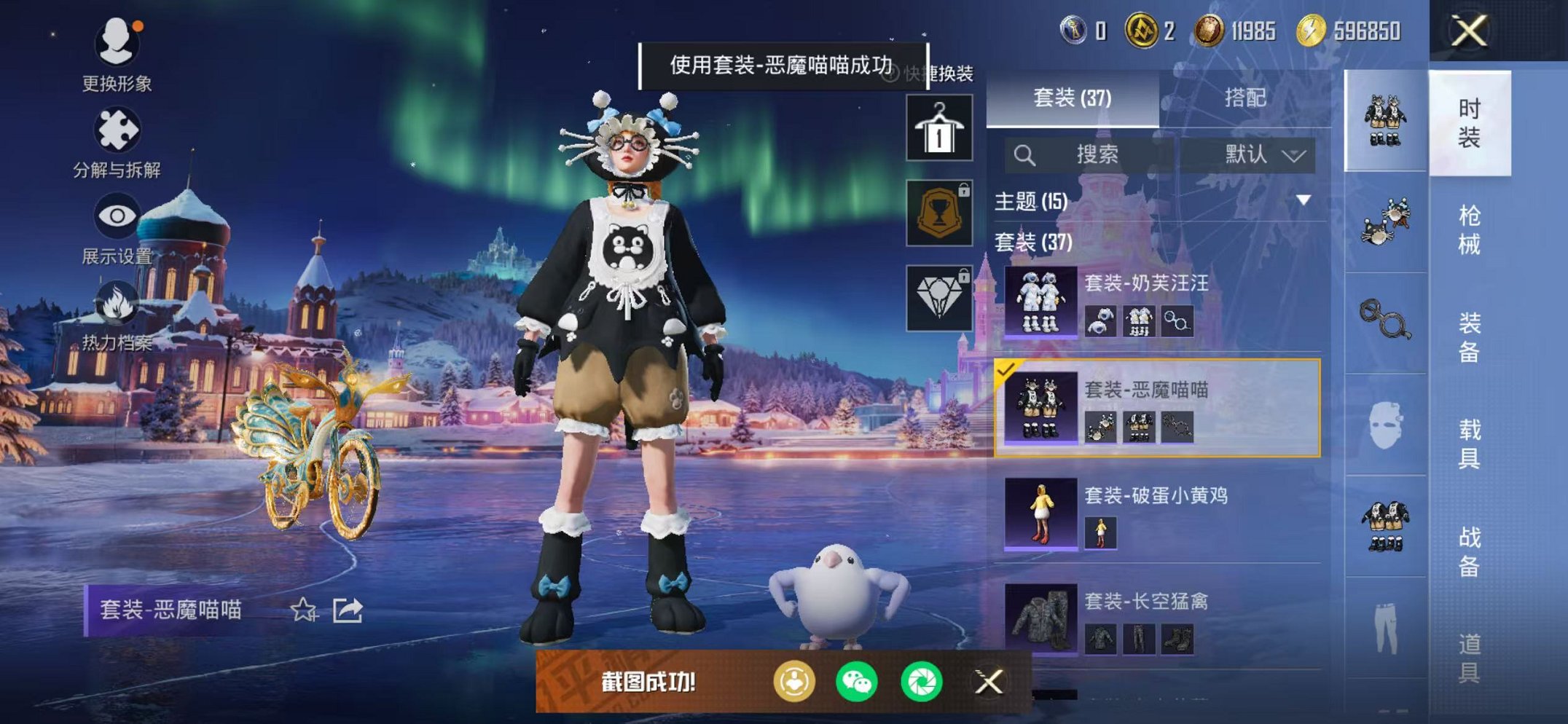Go to the 战备 category
This screenshot has height=724, width=1568.
coord(1469,551)
